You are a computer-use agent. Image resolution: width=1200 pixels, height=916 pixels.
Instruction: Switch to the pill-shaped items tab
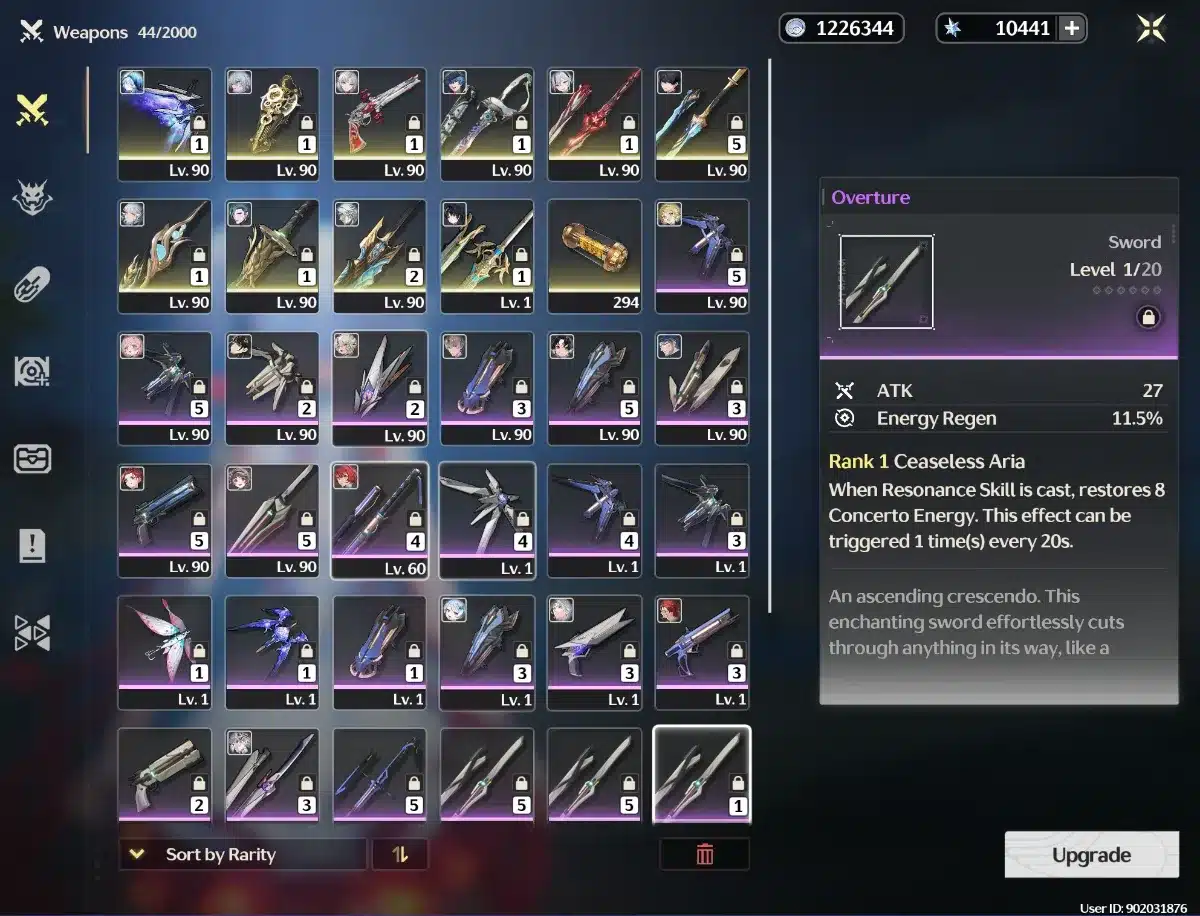click(33, 285)
